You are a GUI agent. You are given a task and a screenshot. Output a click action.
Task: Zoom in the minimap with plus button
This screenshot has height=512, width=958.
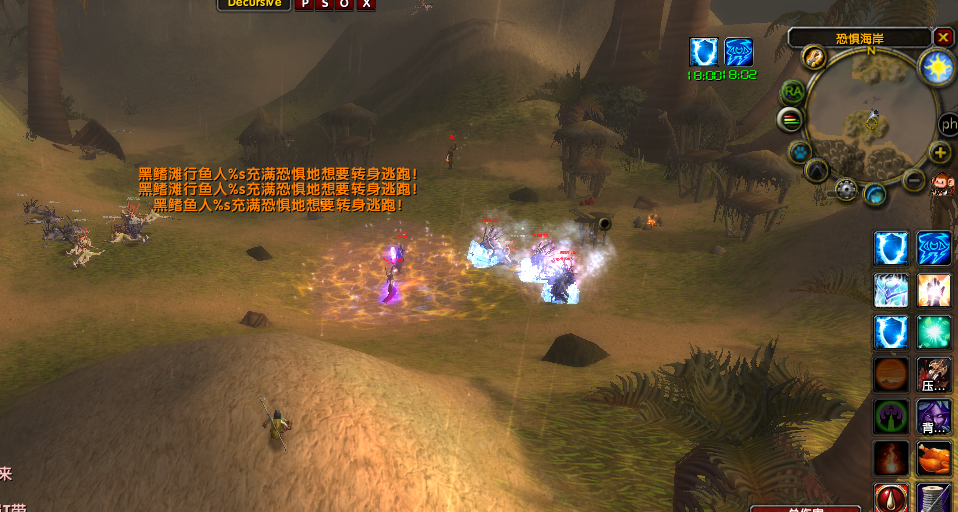(x=940, y=152)
